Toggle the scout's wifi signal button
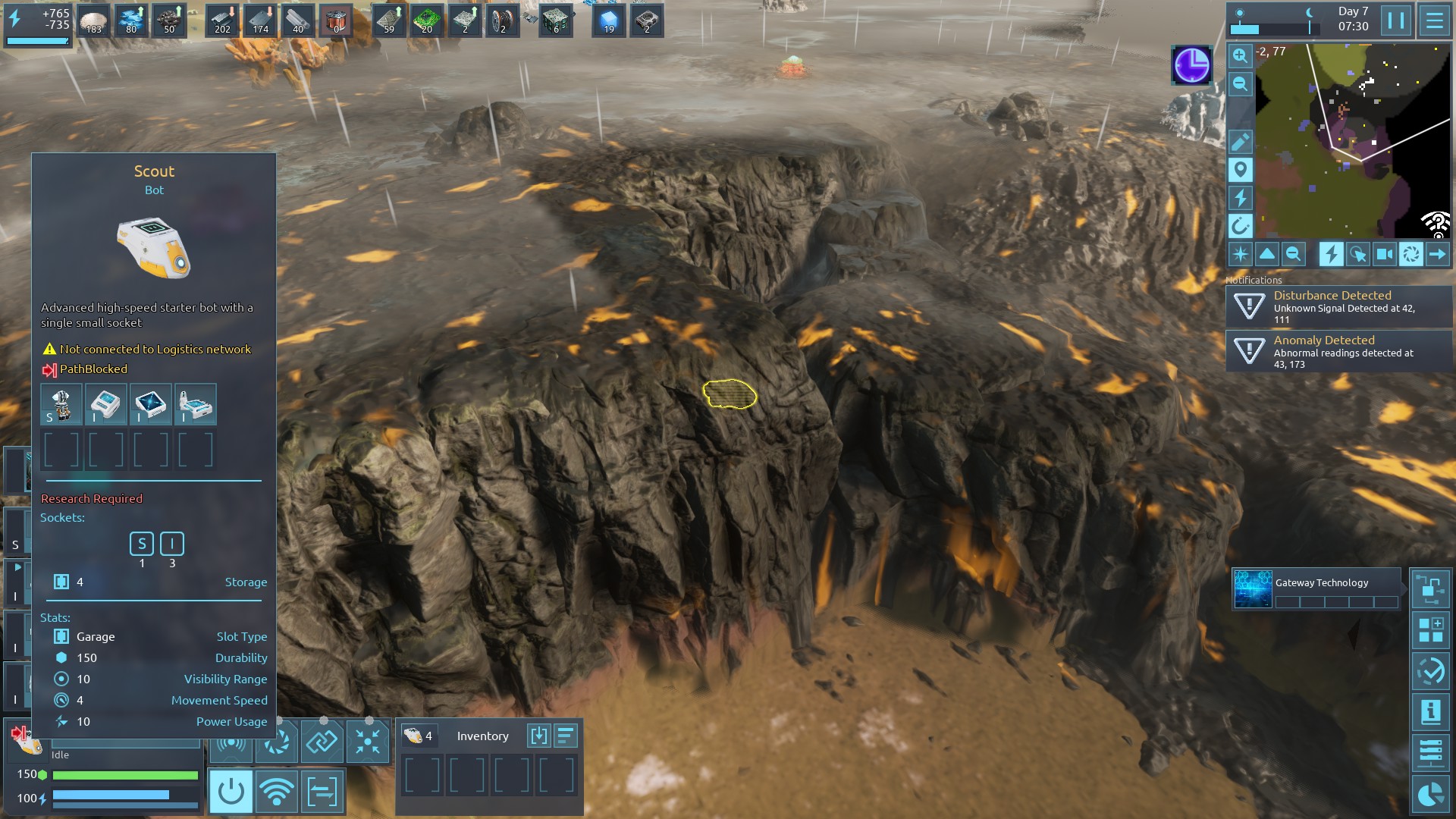1456x819 pixels. coord(276,792)
